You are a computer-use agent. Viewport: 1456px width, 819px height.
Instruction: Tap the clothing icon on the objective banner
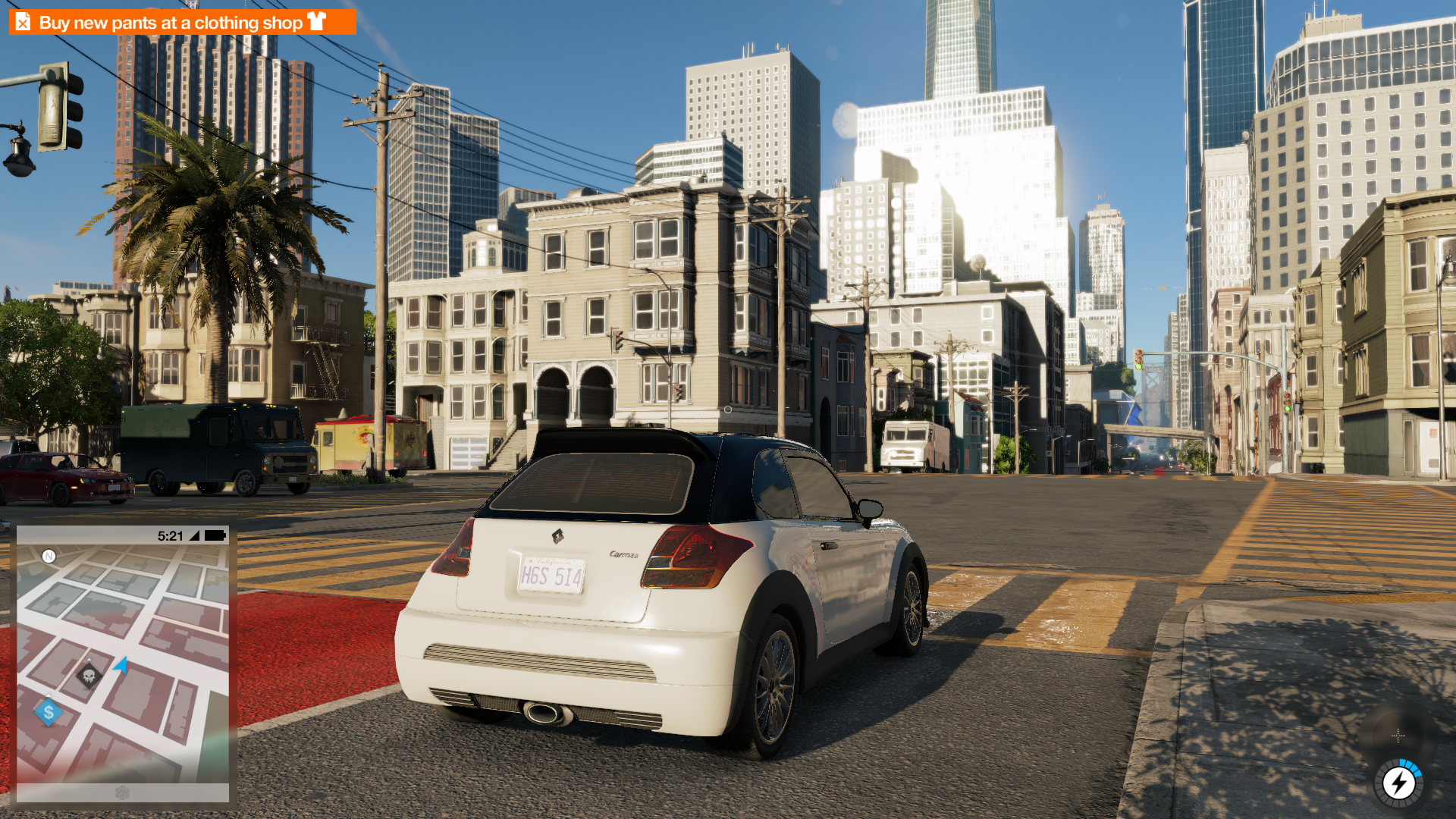318,22
